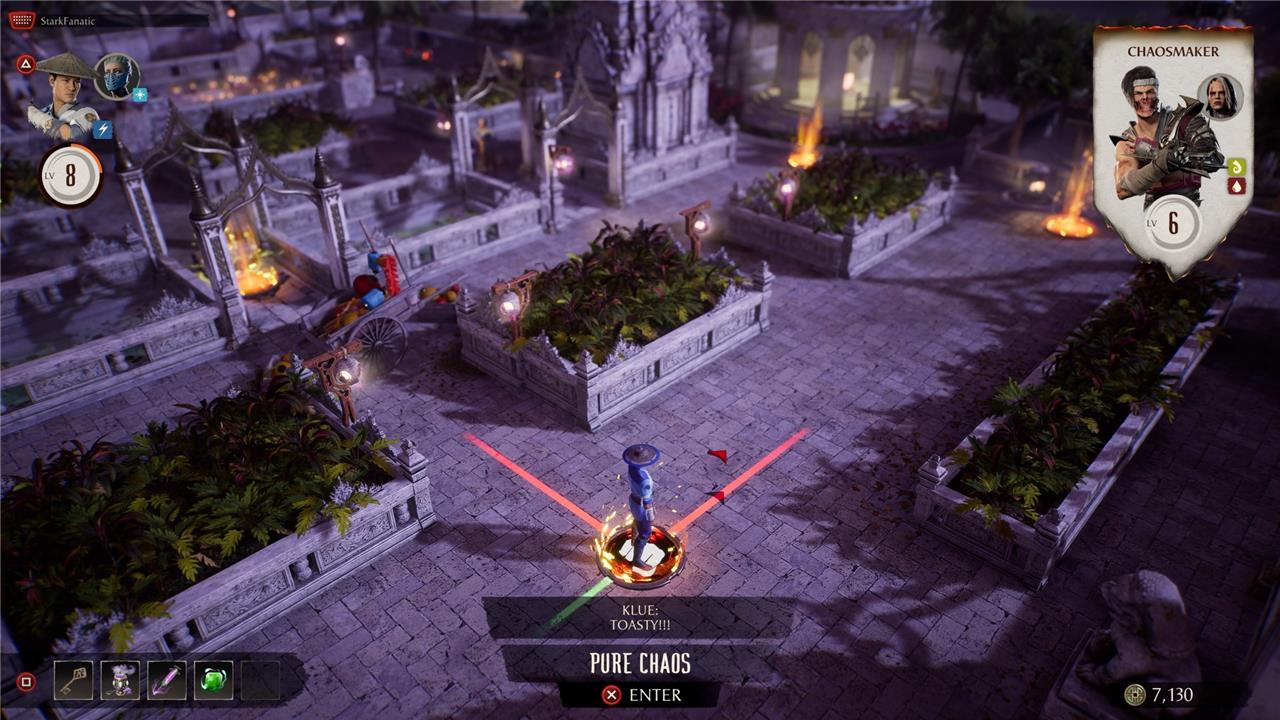Open the StarkFanatic player name bar
The image size is (1280, 720).
click(110, 20)
